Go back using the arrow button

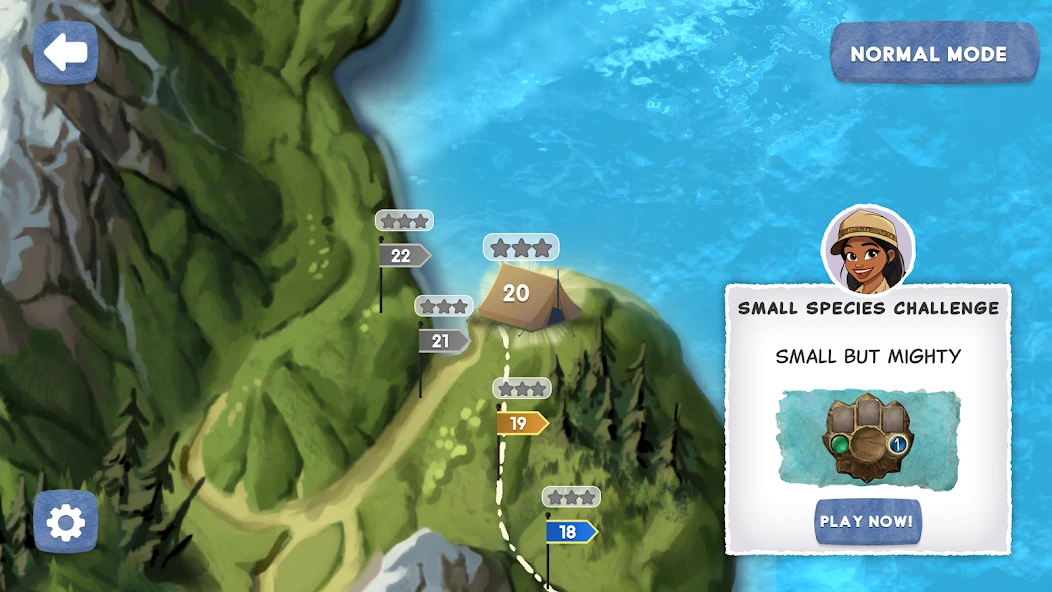coord(66,52)
